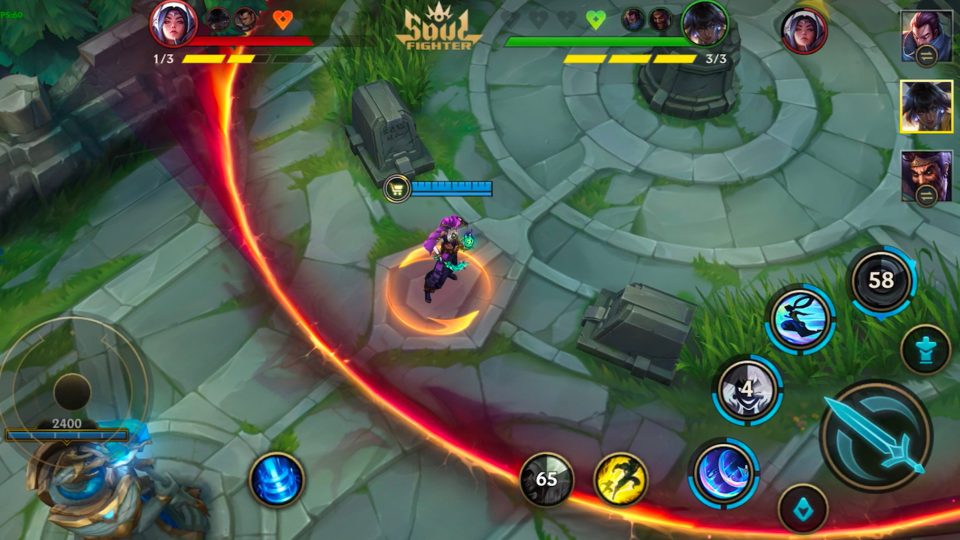Screen dimensions: 960x540
Task: Choose the top purple-haired champion portrait
Action: click(925, 37)
